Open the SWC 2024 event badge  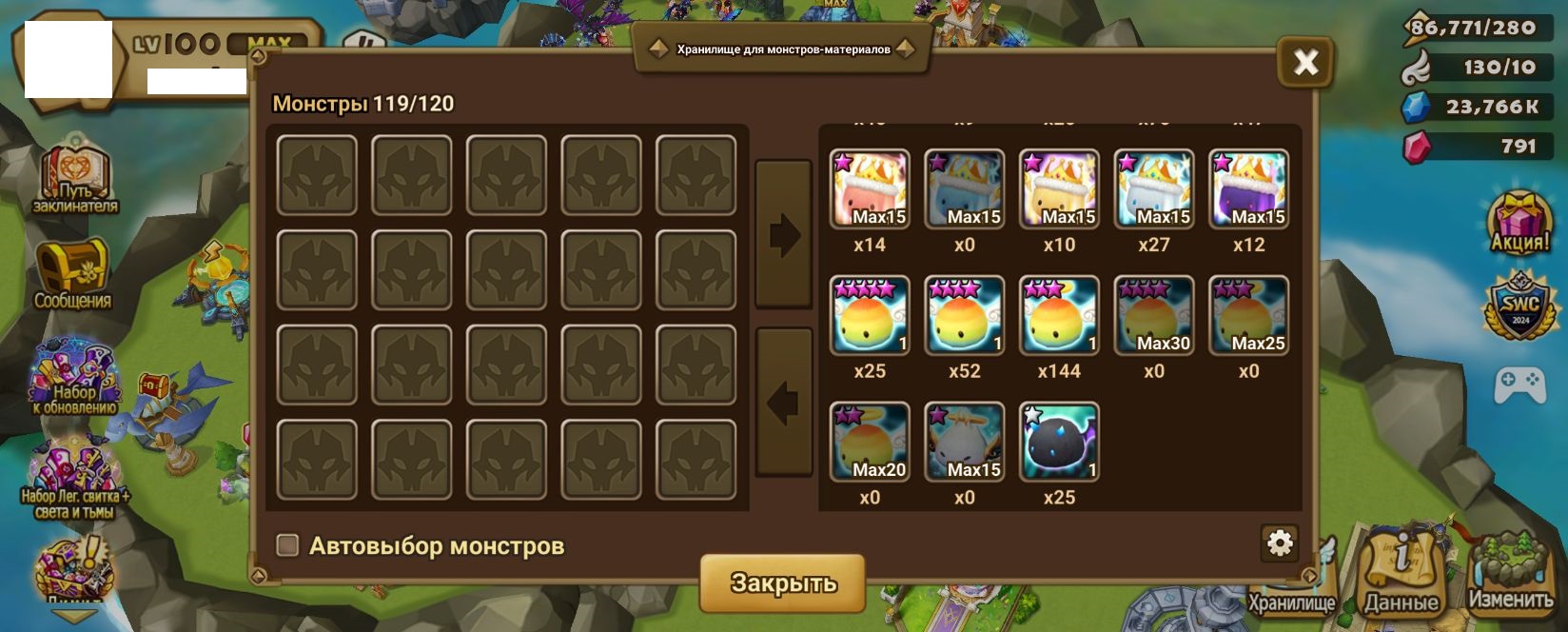pyautogui.click(x=1519, y=307)
